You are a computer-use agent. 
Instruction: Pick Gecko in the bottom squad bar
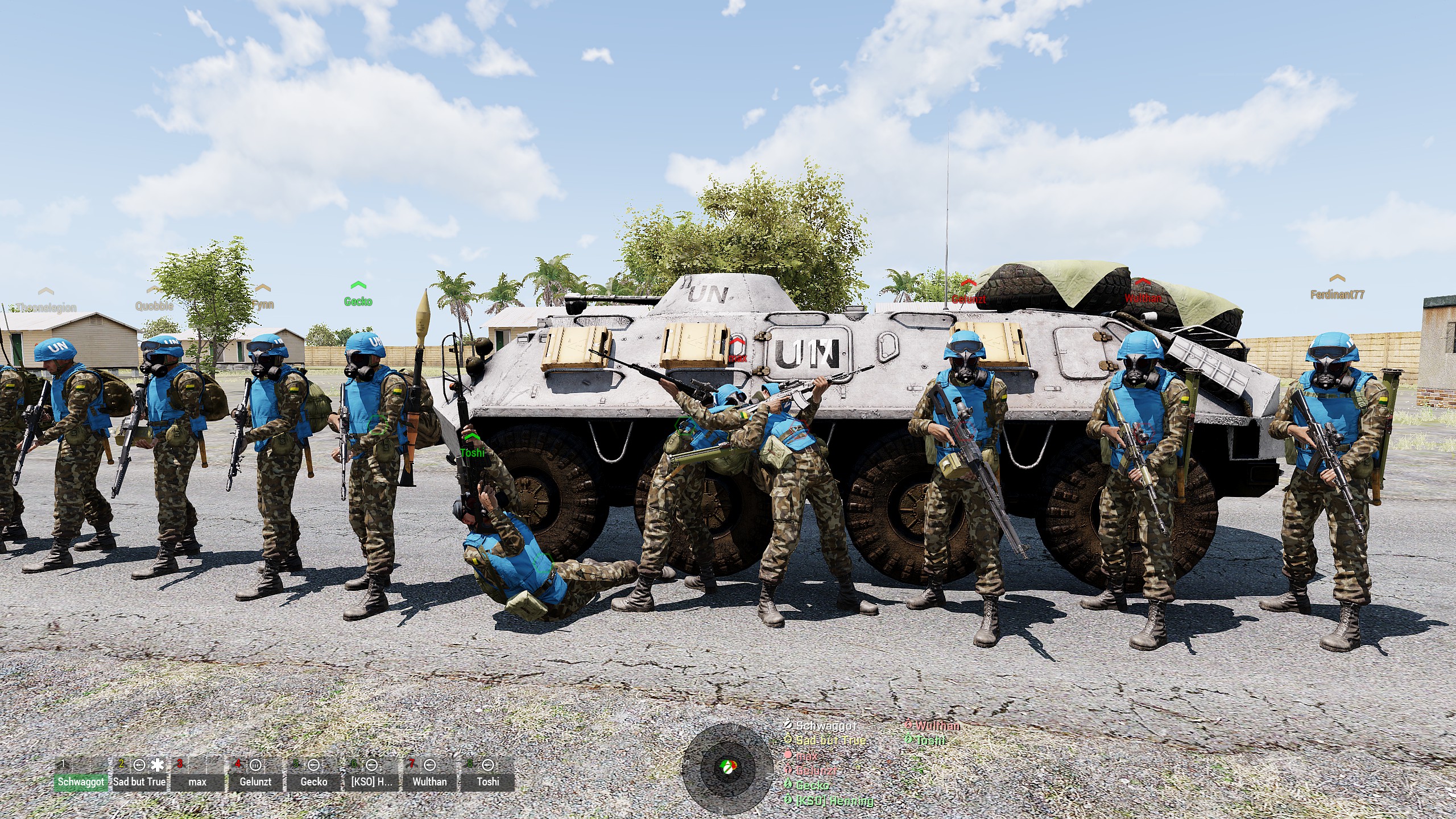click(x=313, y=781)
